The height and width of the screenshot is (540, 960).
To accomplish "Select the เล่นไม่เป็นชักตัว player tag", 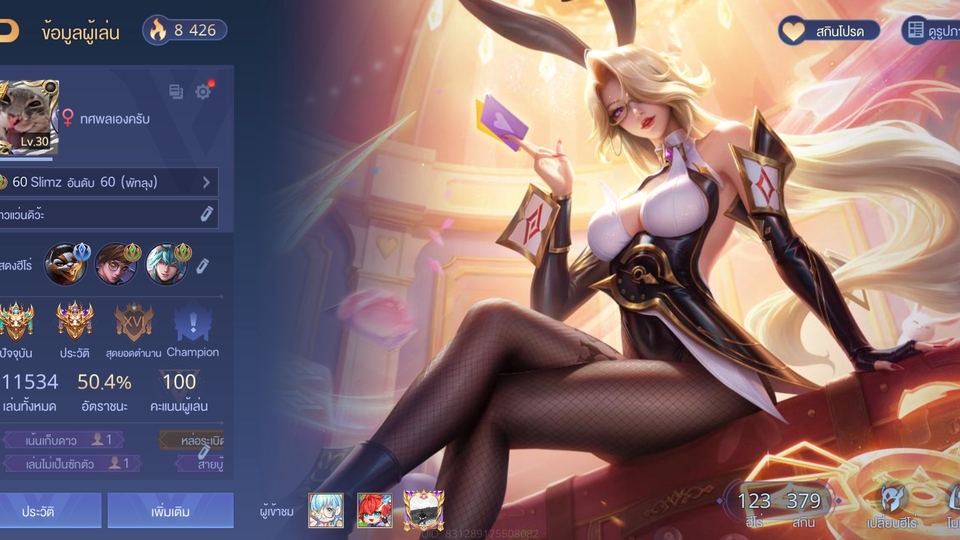I will pos(70,463).
